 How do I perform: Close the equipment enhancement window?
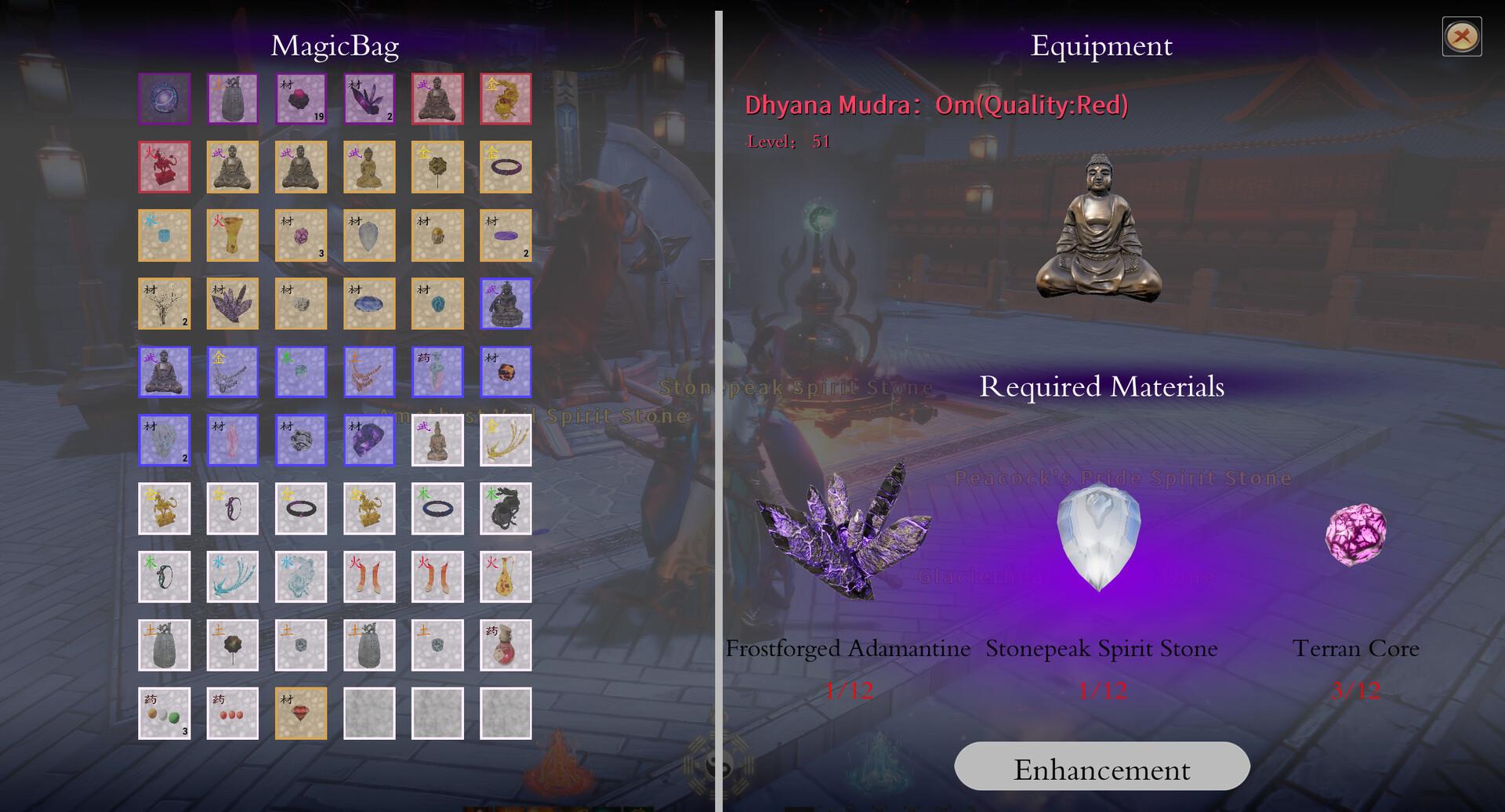tap(1461, 37)
